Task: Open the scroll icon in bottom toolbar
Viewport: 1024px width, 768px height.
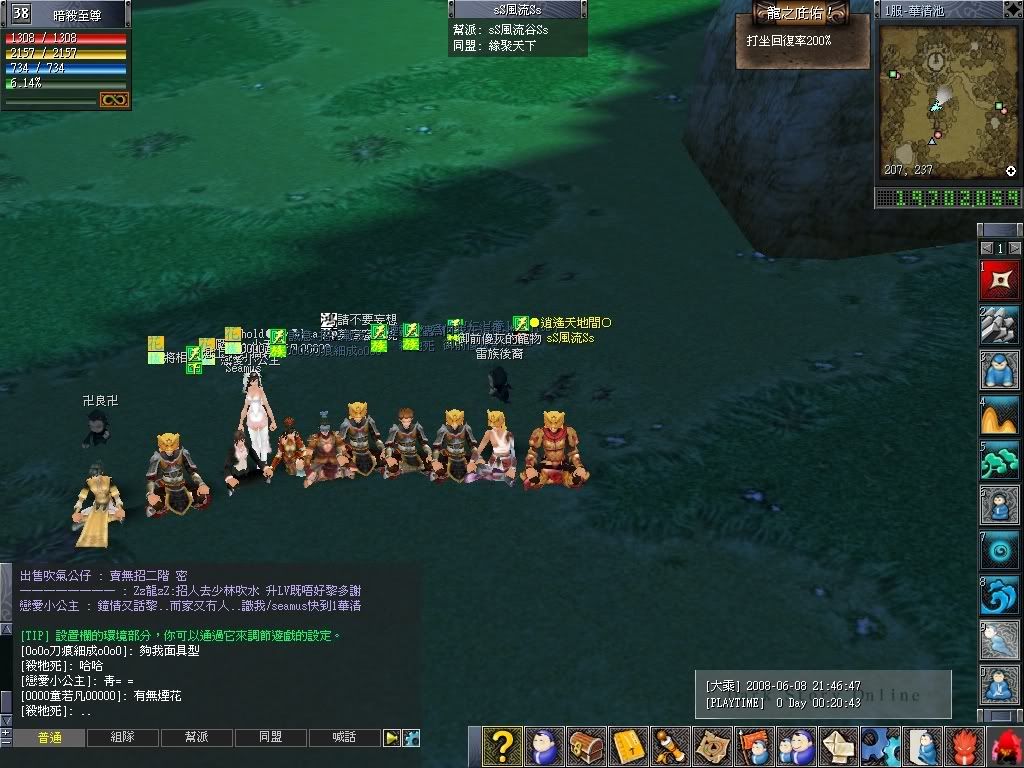Action: point(670,747)
